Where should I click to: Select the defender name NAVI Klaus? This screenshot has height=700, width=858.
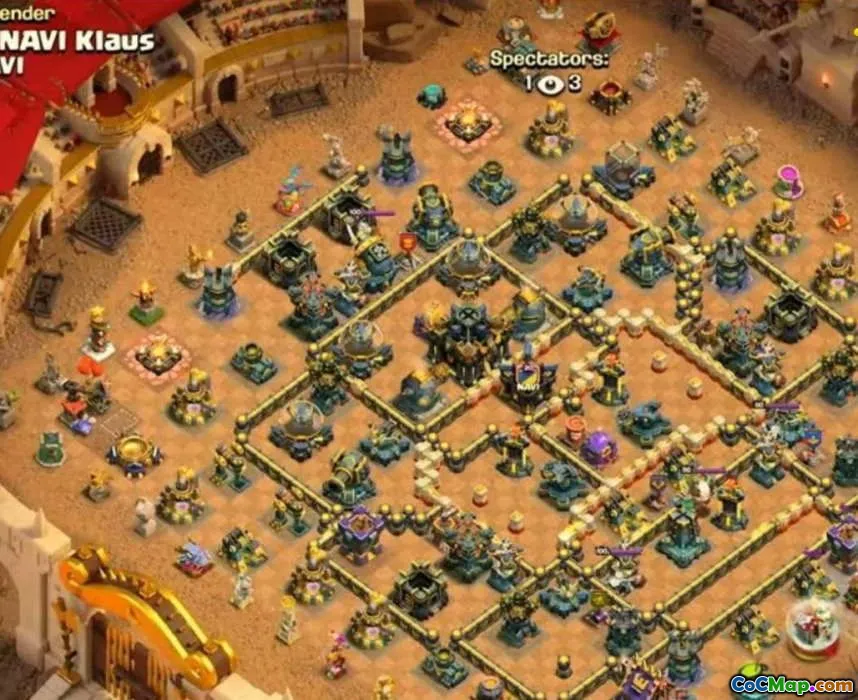point(77,41)
